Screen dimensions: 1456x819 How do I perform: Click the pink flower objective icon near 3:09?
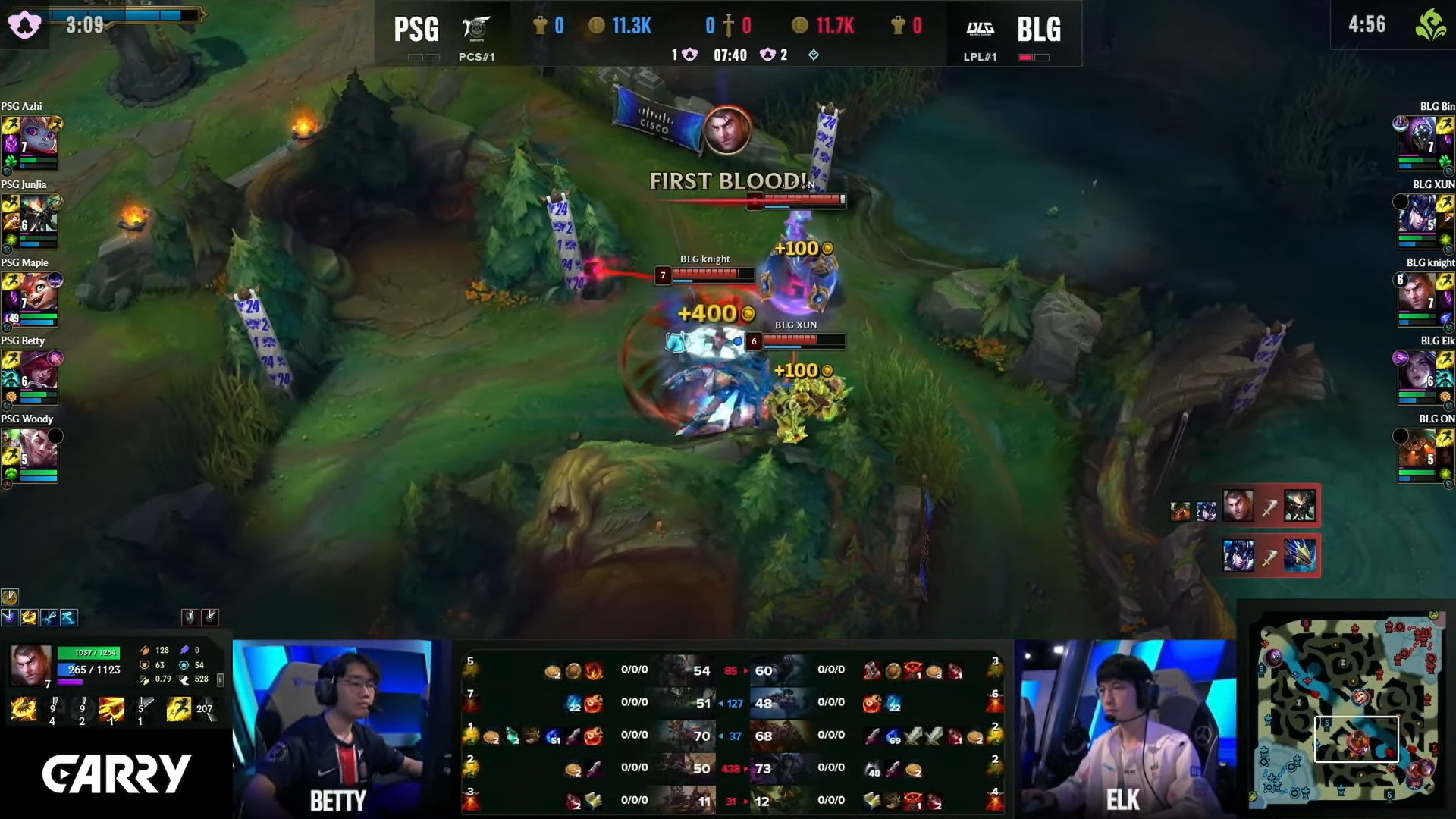coord(26,24)
